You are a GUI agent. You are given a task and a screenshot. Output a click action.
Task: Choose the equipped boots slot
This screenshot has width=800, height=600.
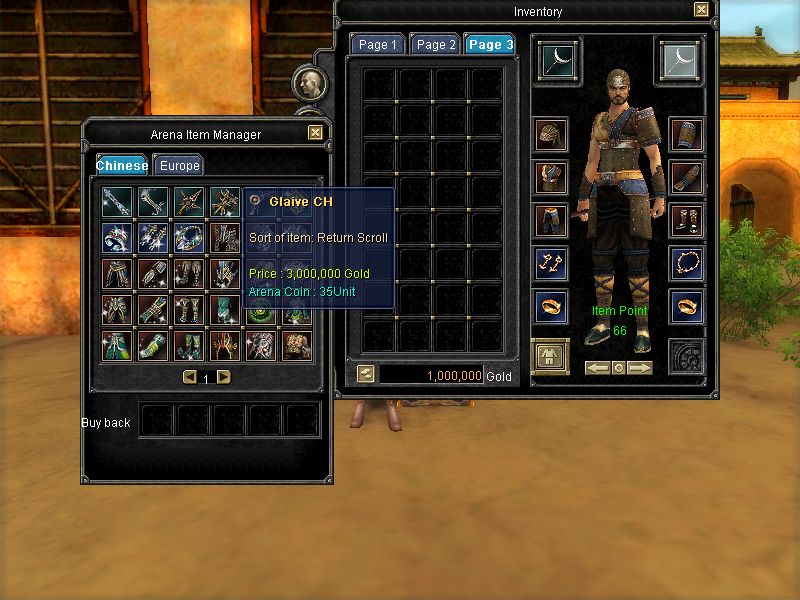click(686, 220)
